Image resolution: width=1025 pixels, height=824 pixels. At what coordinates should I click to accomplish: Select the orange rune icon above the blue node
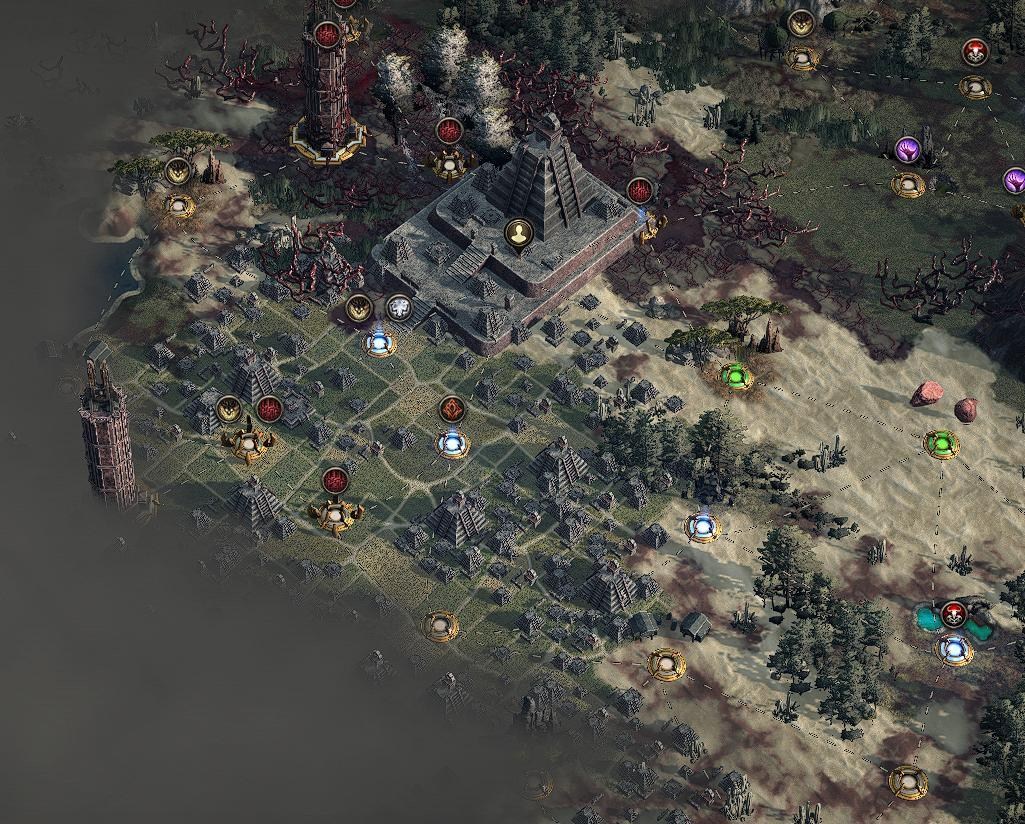pos(453,409)
